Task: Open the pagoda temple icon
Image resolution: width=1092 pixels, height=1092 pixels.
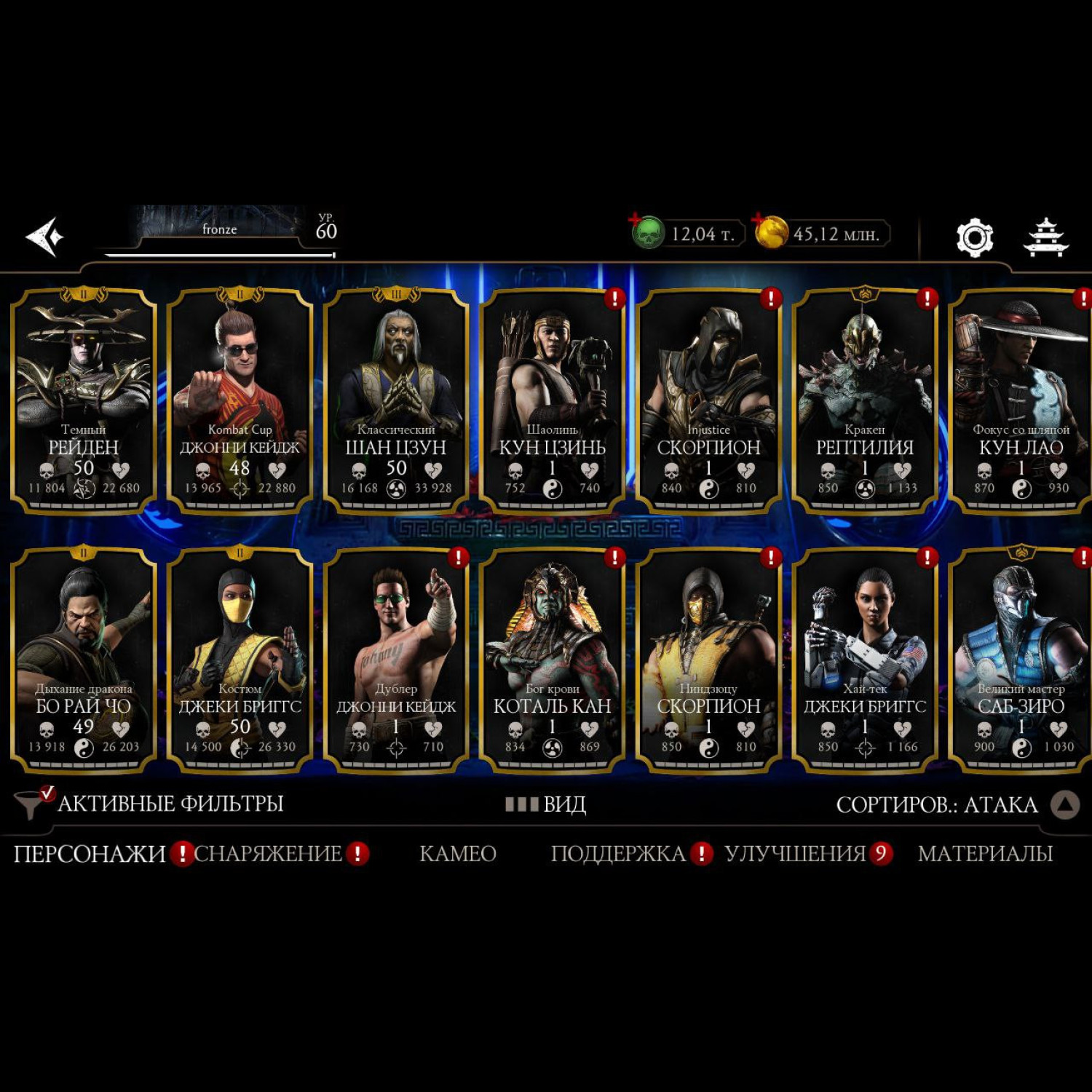Action: (x=1045, y=237)
